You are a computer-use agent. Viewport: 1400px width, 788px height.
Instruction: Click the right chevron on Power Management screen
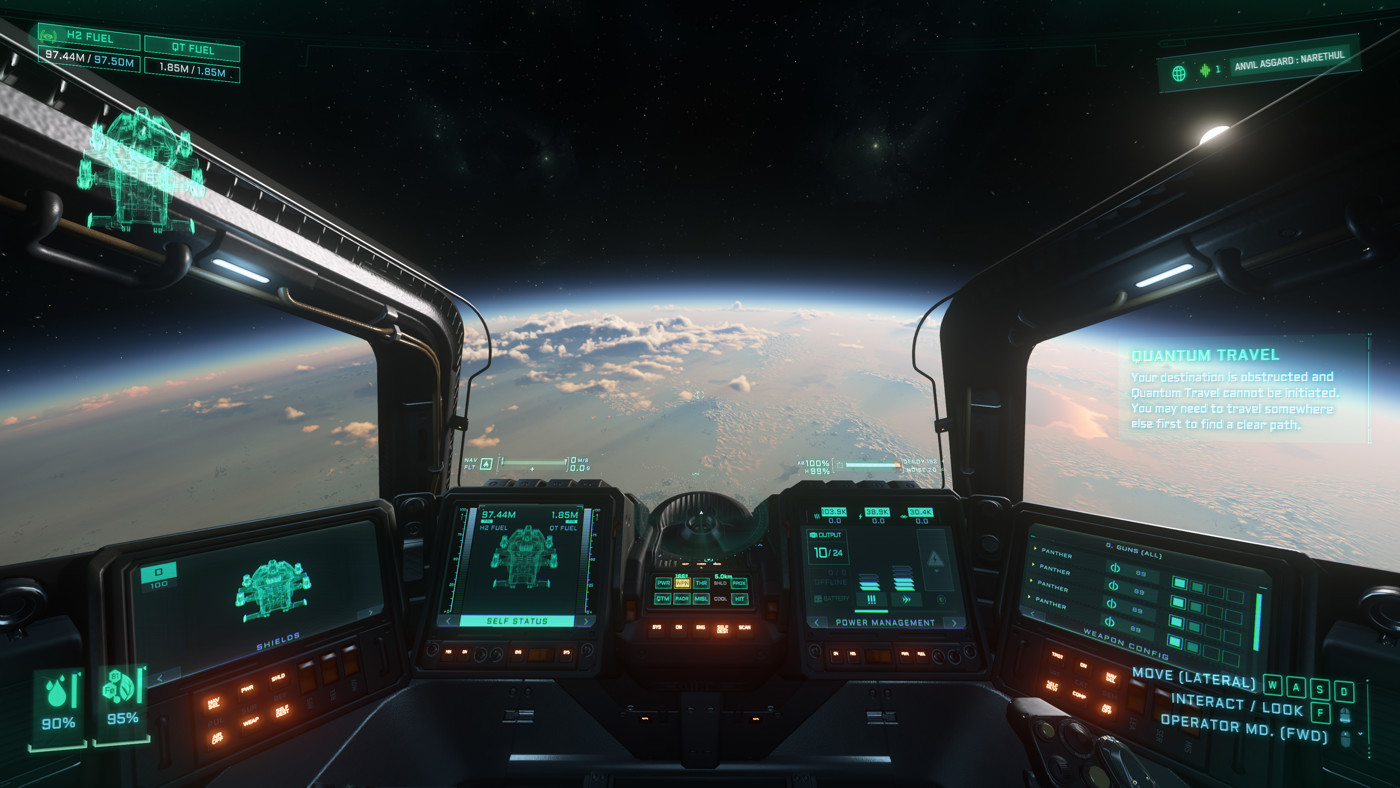point(954,622)
